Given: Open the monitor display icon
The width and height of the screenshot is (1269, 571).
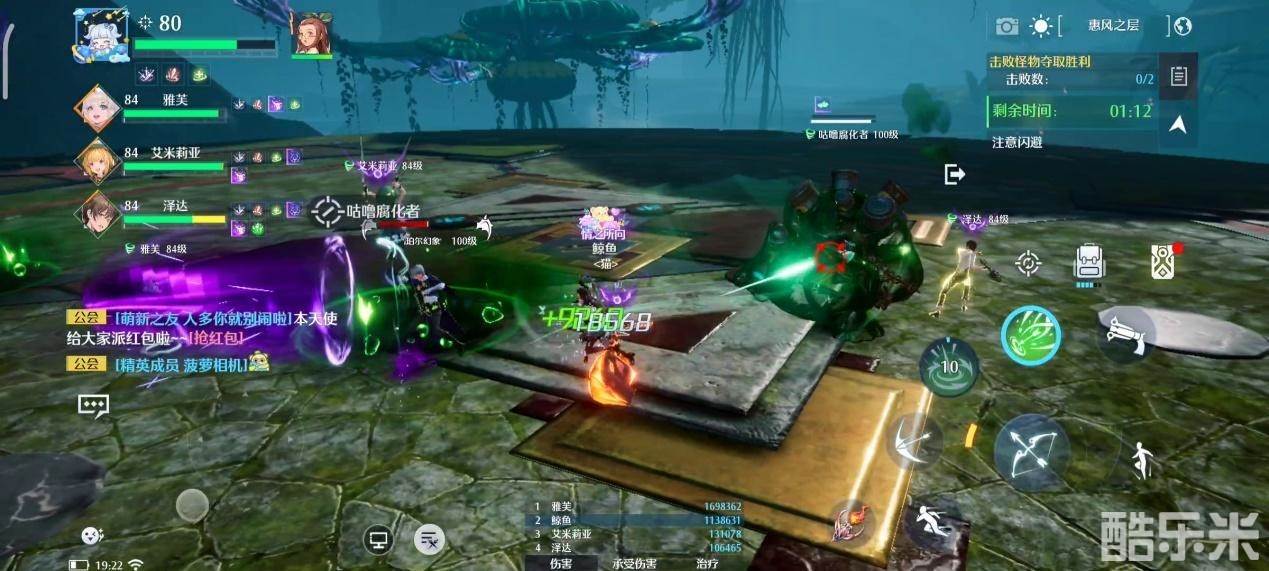Looking at the screenshot, I should point(378,540).
